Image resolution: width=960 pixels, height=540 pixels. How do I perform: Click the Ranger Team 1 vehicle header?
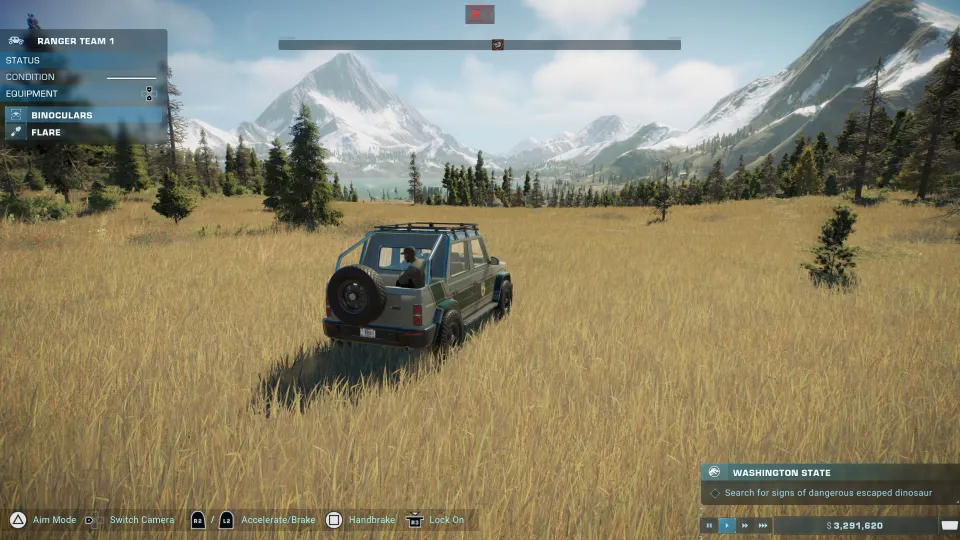pos(75,41)
